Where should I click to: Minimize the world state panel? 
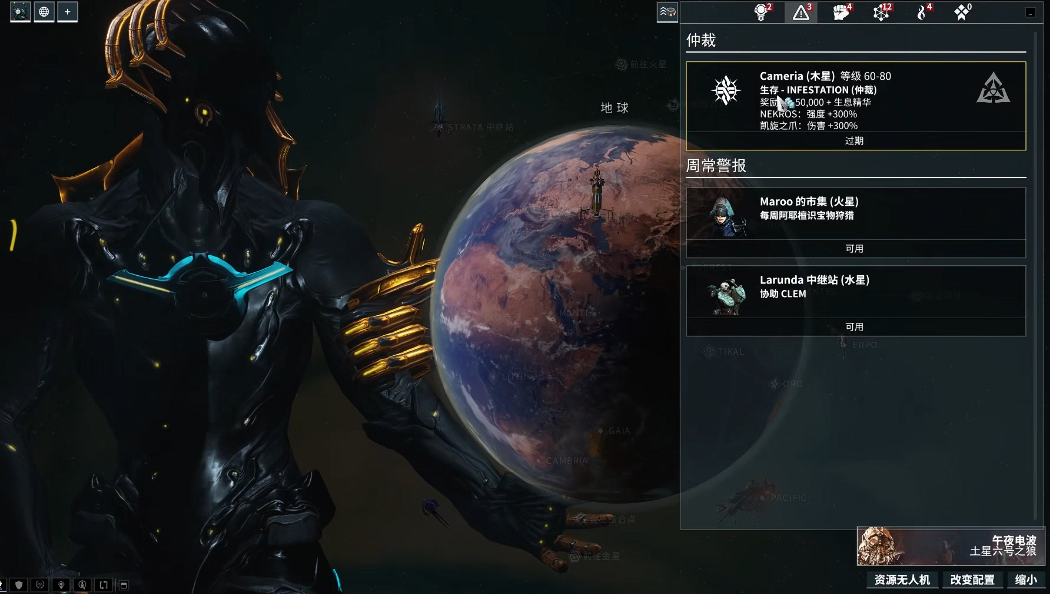tap(1031, 12)
